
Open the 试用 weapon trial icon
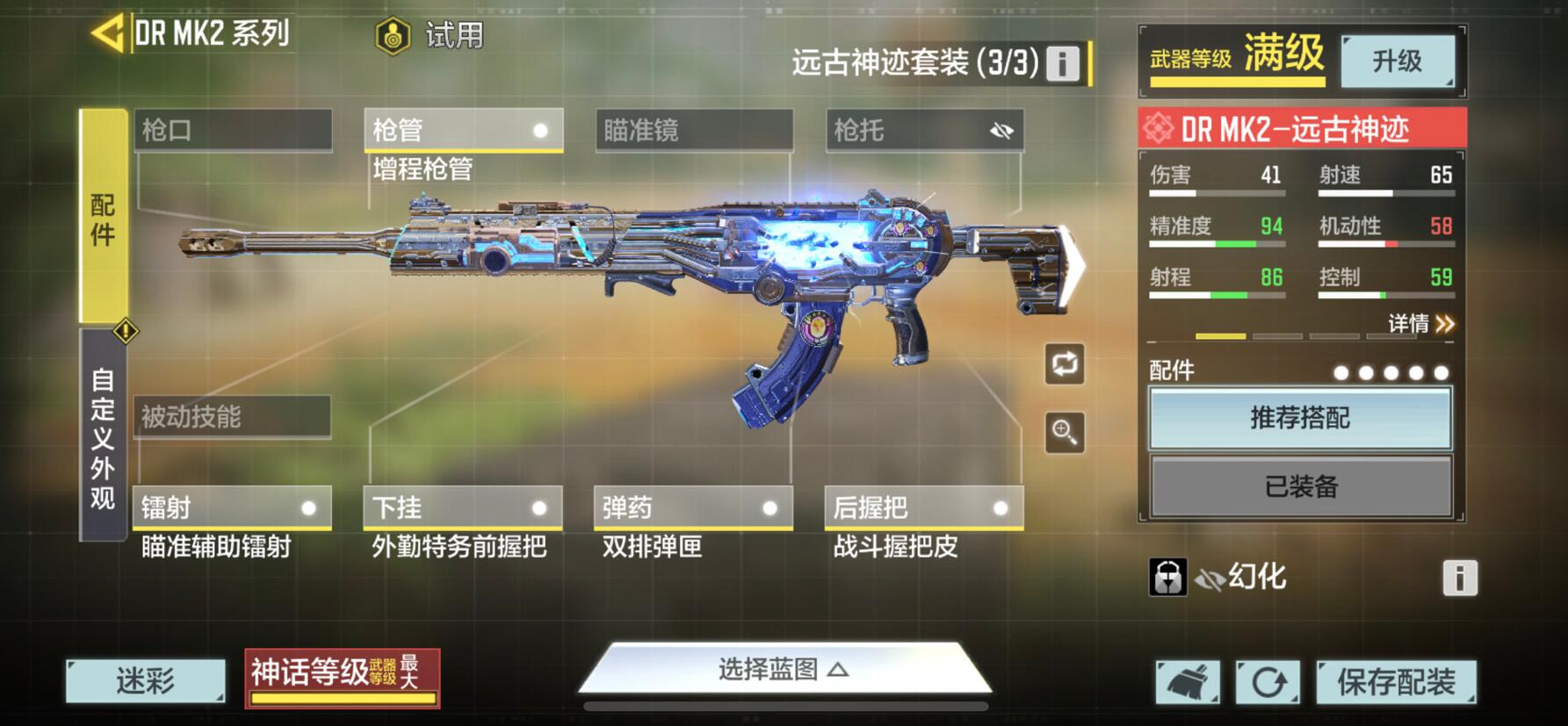pyautogui.click(x=392, y=37)
